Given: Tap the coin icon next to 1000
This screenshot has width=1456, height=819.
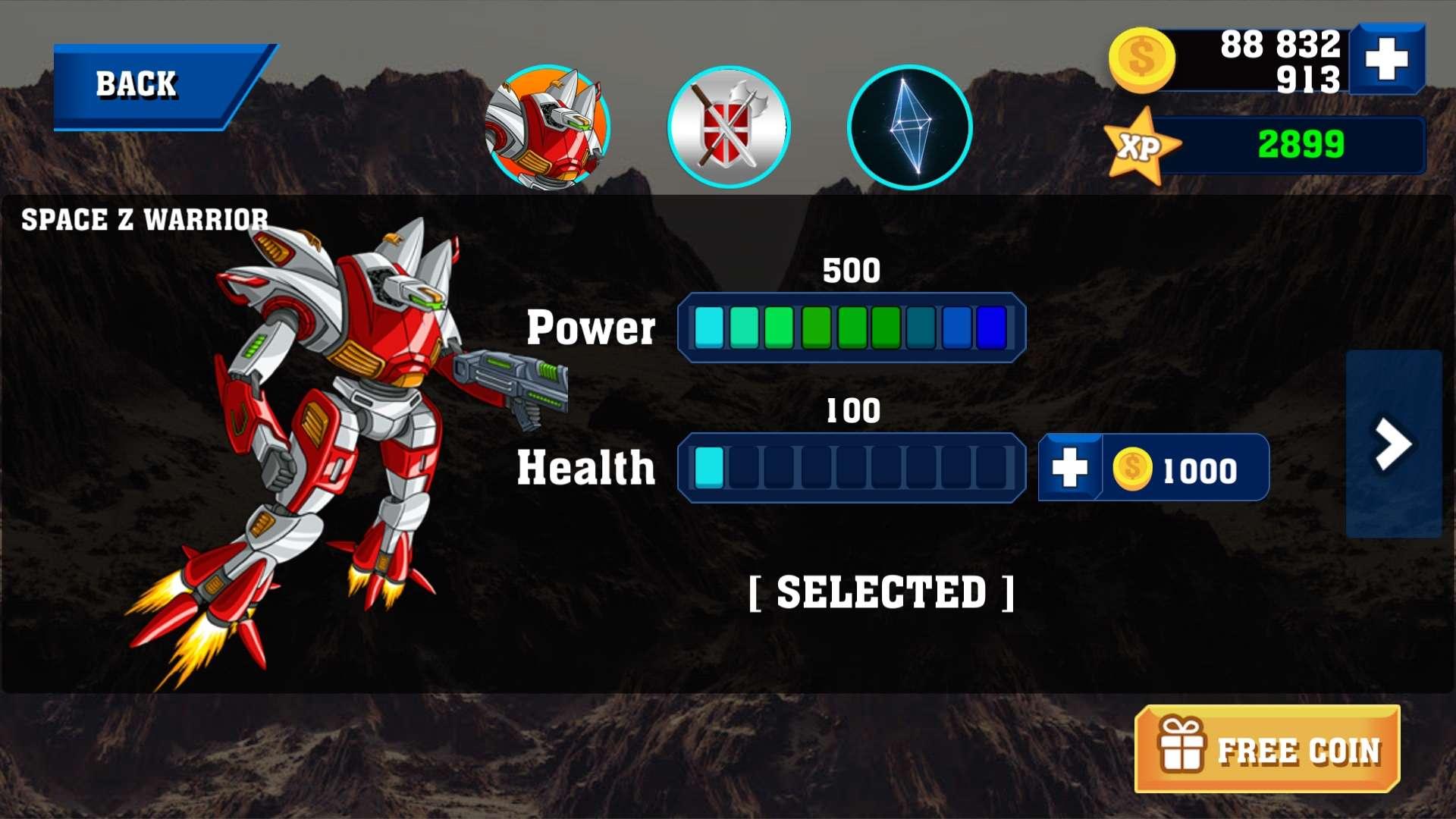Looking at the screenshot, I should [x=1131, y=468].
